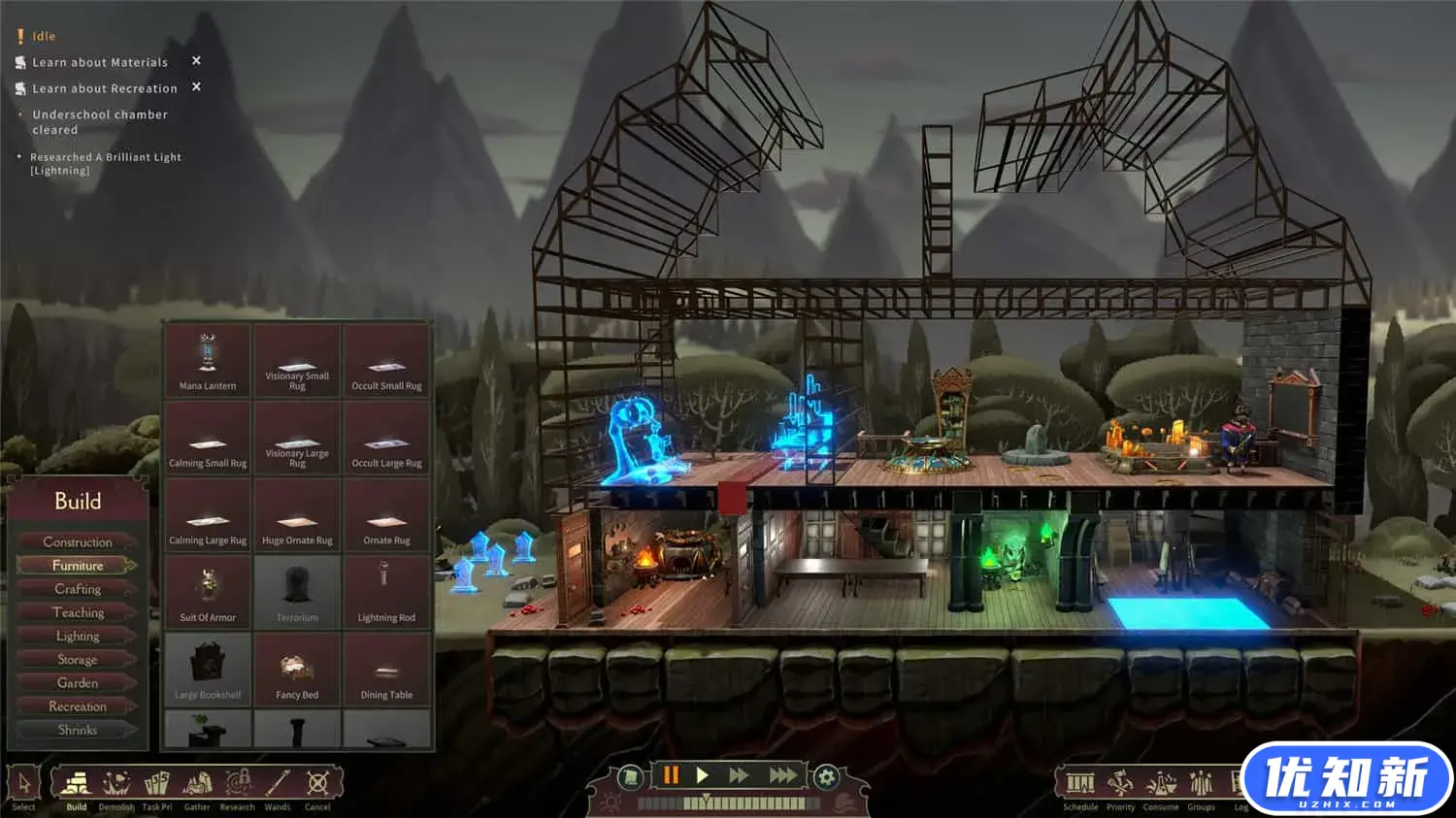Open settings with the gear icon
The width and height of the screenshot is (1456, 818).
[x=826, y=776]
